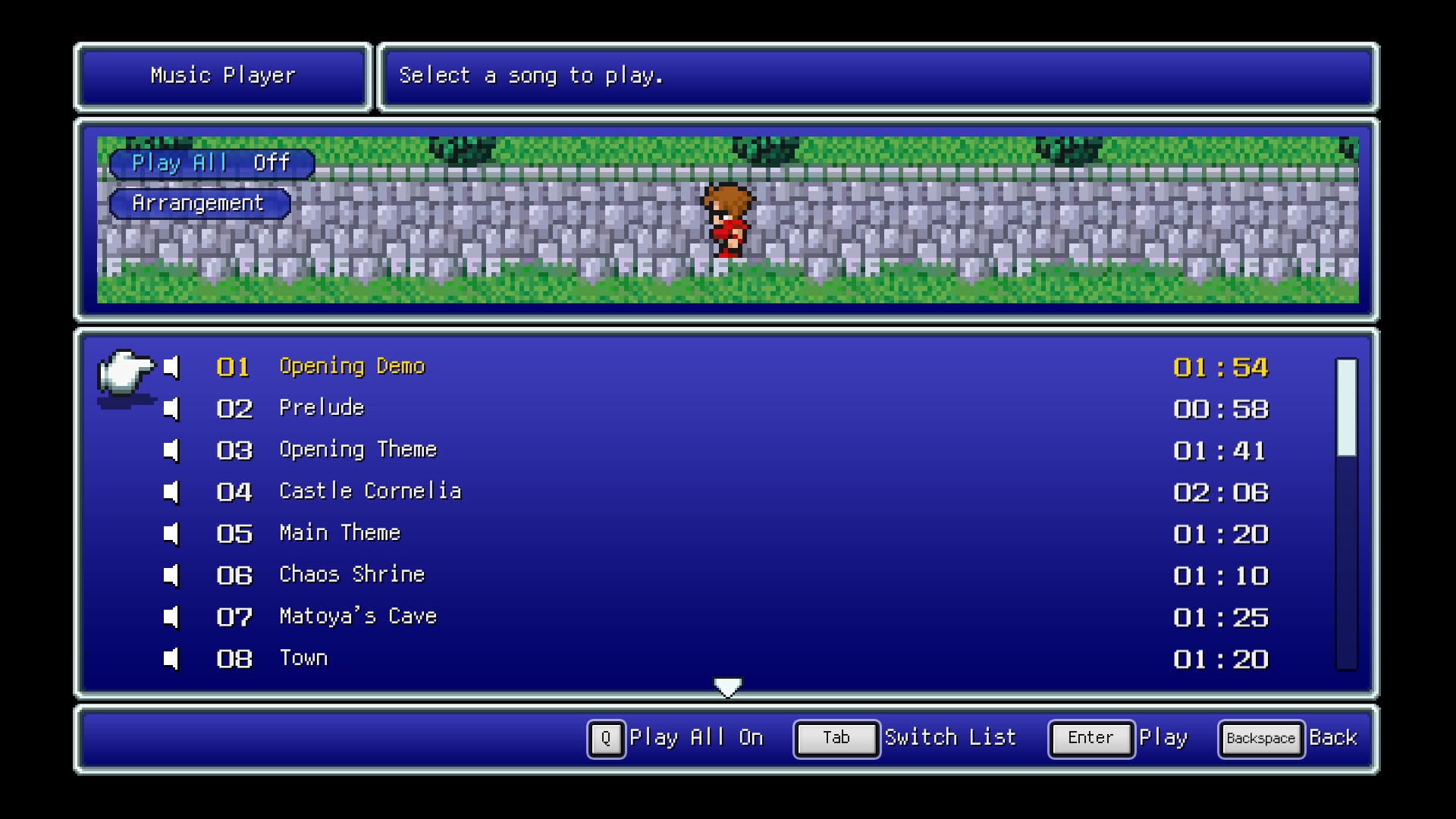The image size is (1456, 819).
Task: Click the song list scrollbar thumb
Action: point(1346,408)
